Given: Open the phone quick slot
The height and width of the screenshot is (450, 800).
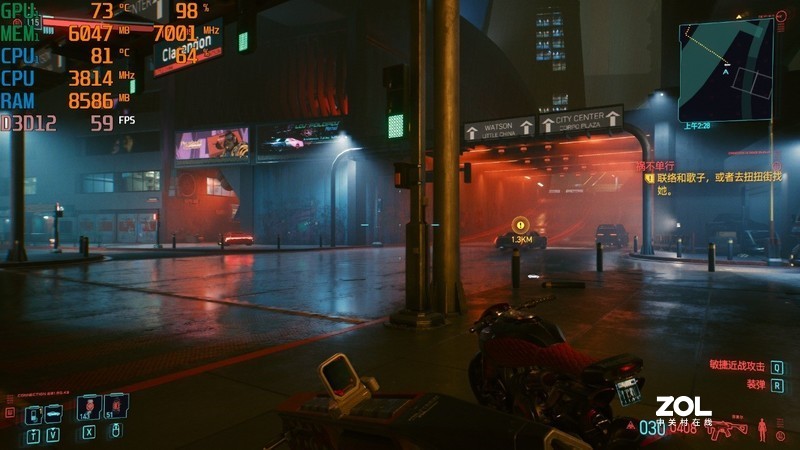Looking at the screenshot, I should click(31, 413).
